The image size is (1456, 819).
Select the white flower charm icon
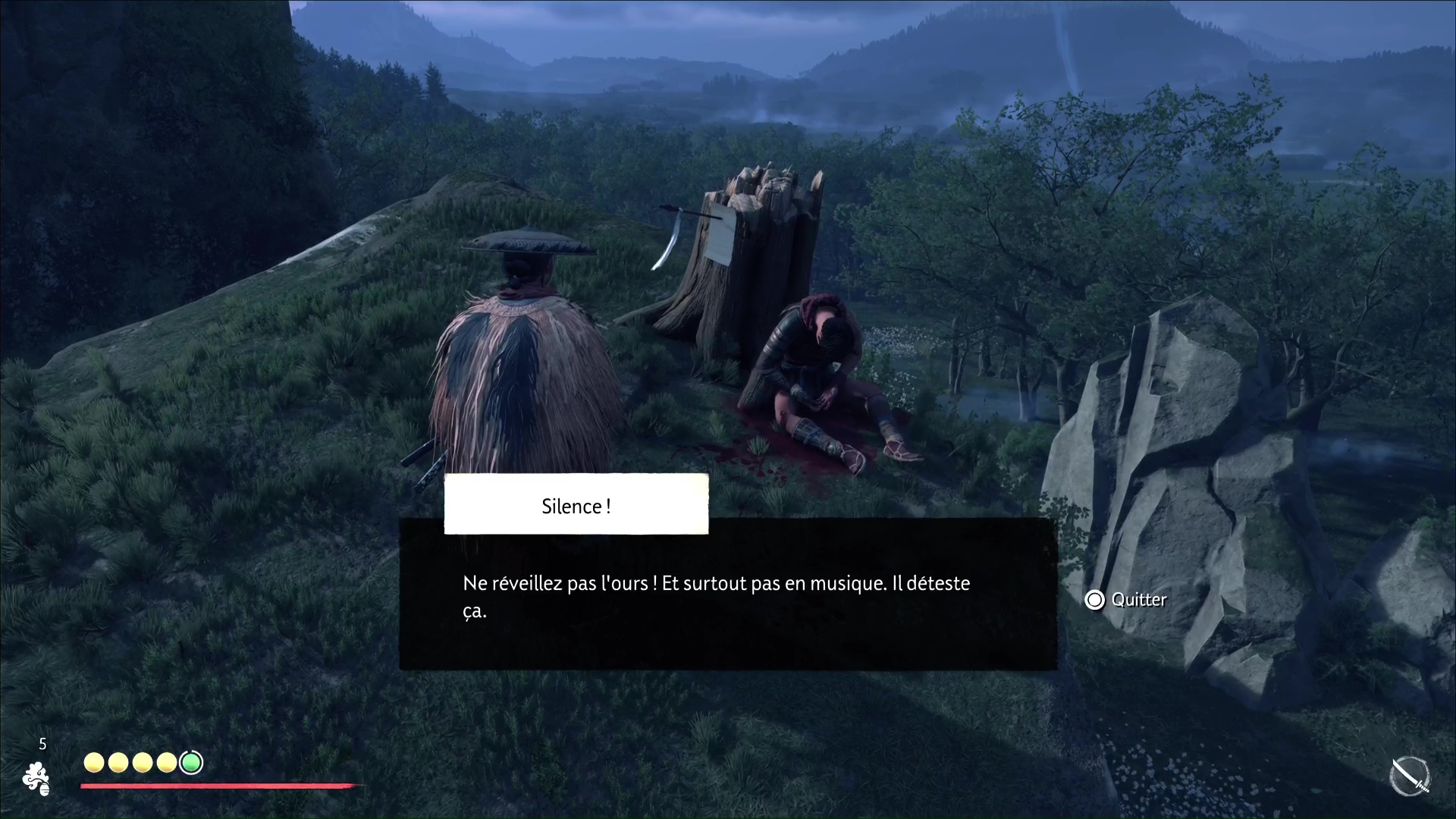click(36, 779)
